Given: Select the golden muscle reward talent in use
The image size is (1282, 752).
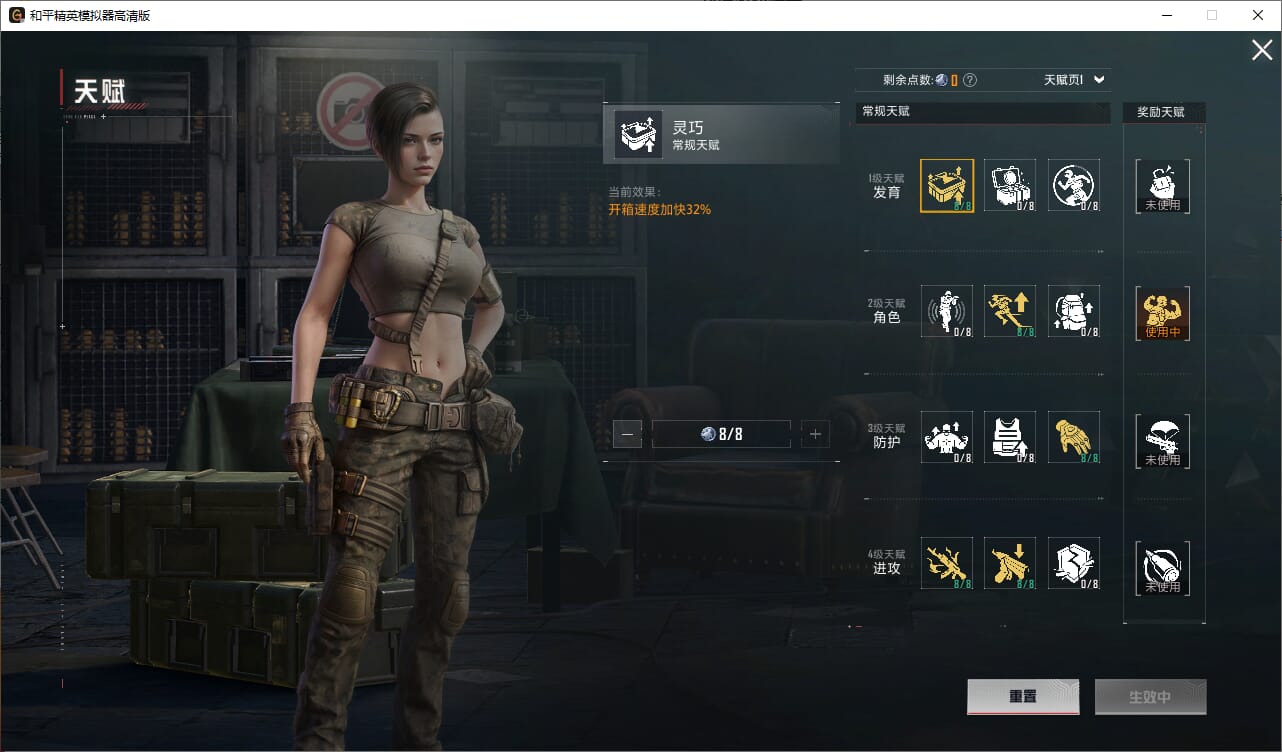Looking at the screenshot, I should pos(1163,314).
